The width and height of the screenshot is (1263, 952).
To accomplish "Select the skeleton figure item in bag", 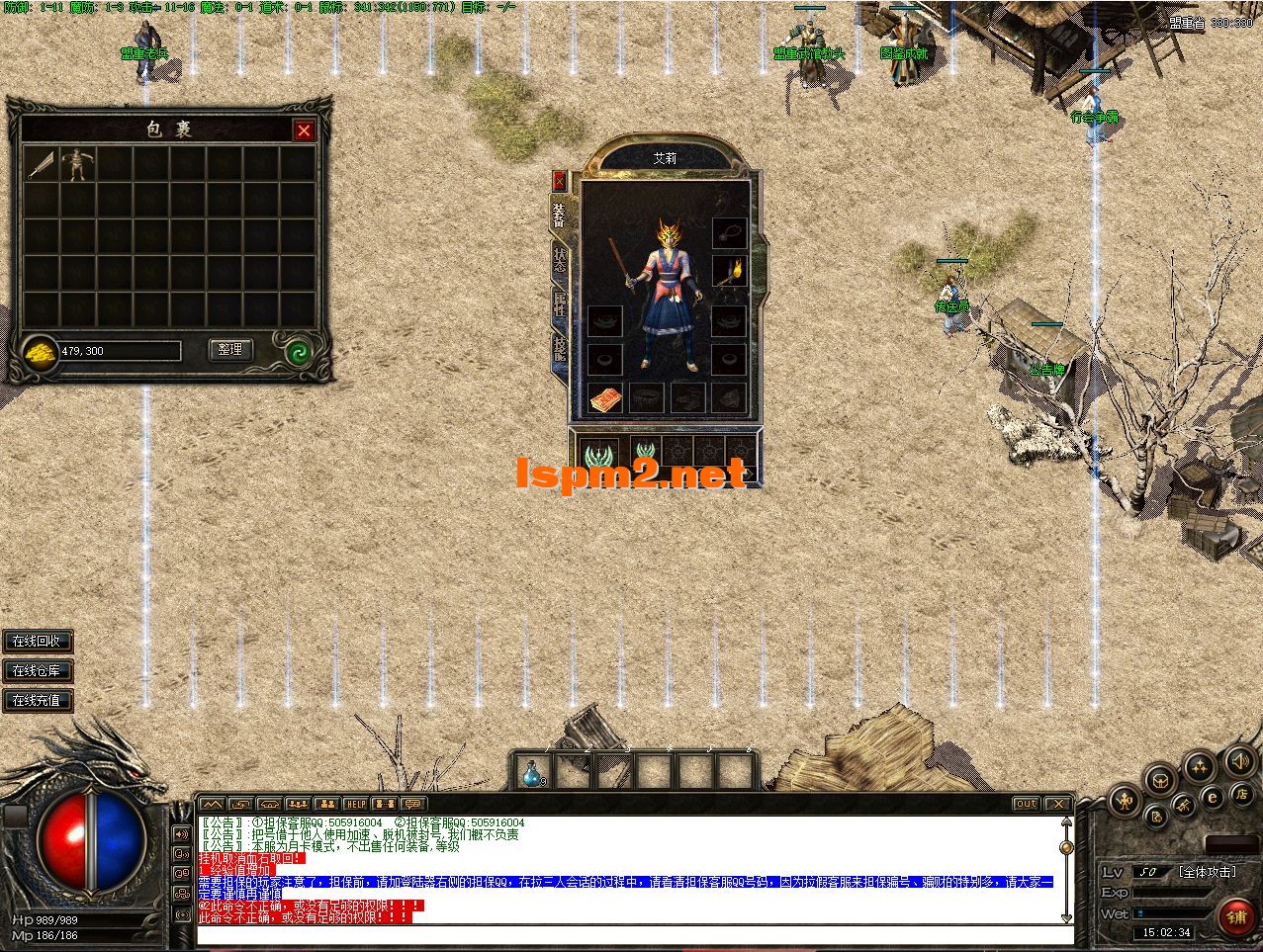I will point(77,164).
